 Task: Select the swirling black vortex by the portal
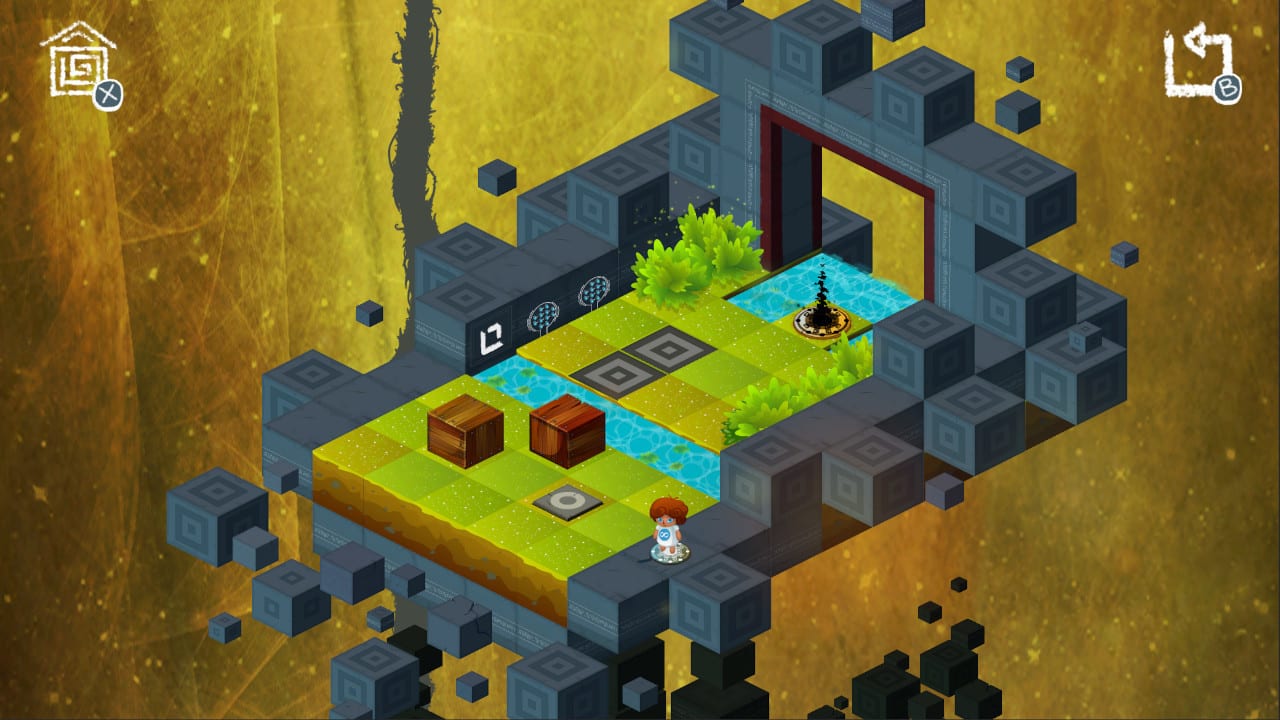pos(821,291)
